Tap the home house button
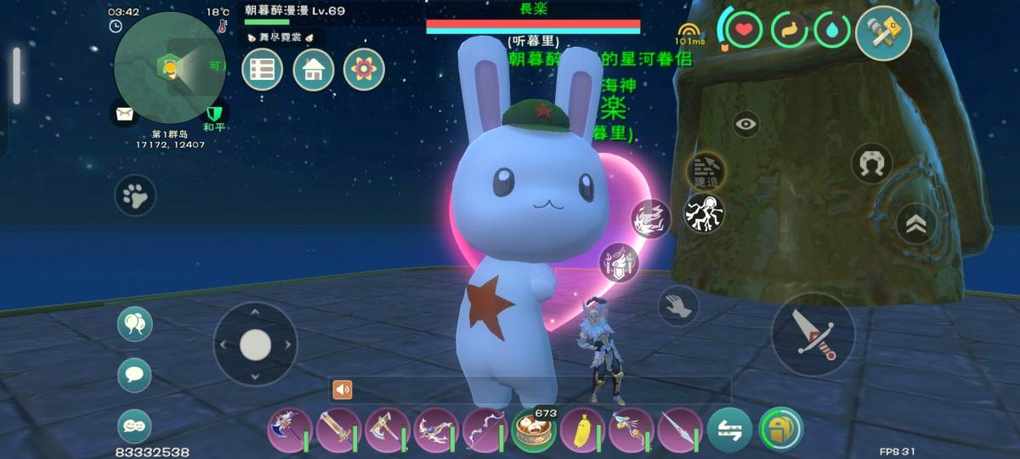Screen dimensions: 1020x459 [x=313, y=70]
